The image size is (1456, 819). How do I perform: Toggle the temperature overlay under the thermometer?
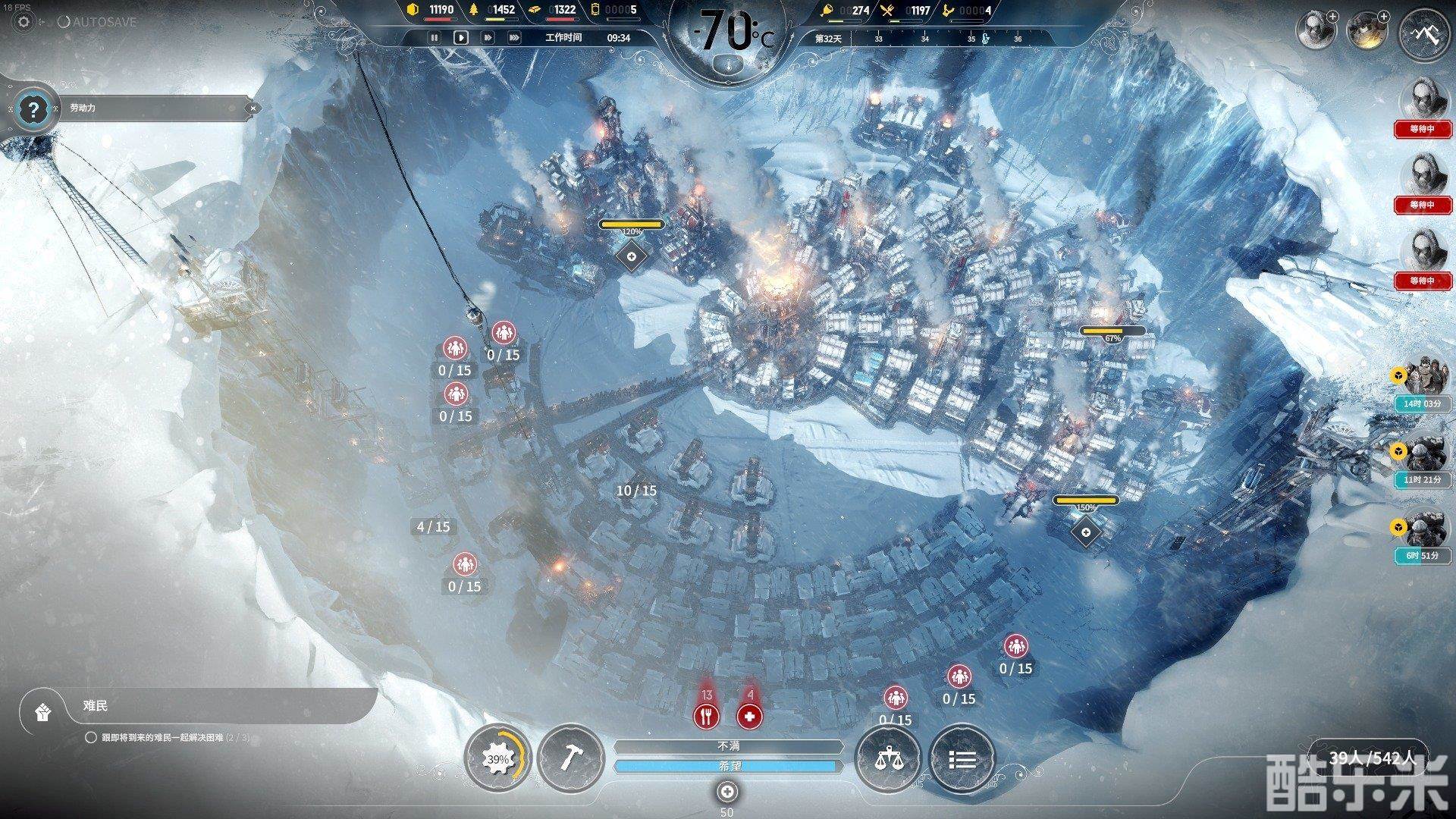tap(727, 64)
